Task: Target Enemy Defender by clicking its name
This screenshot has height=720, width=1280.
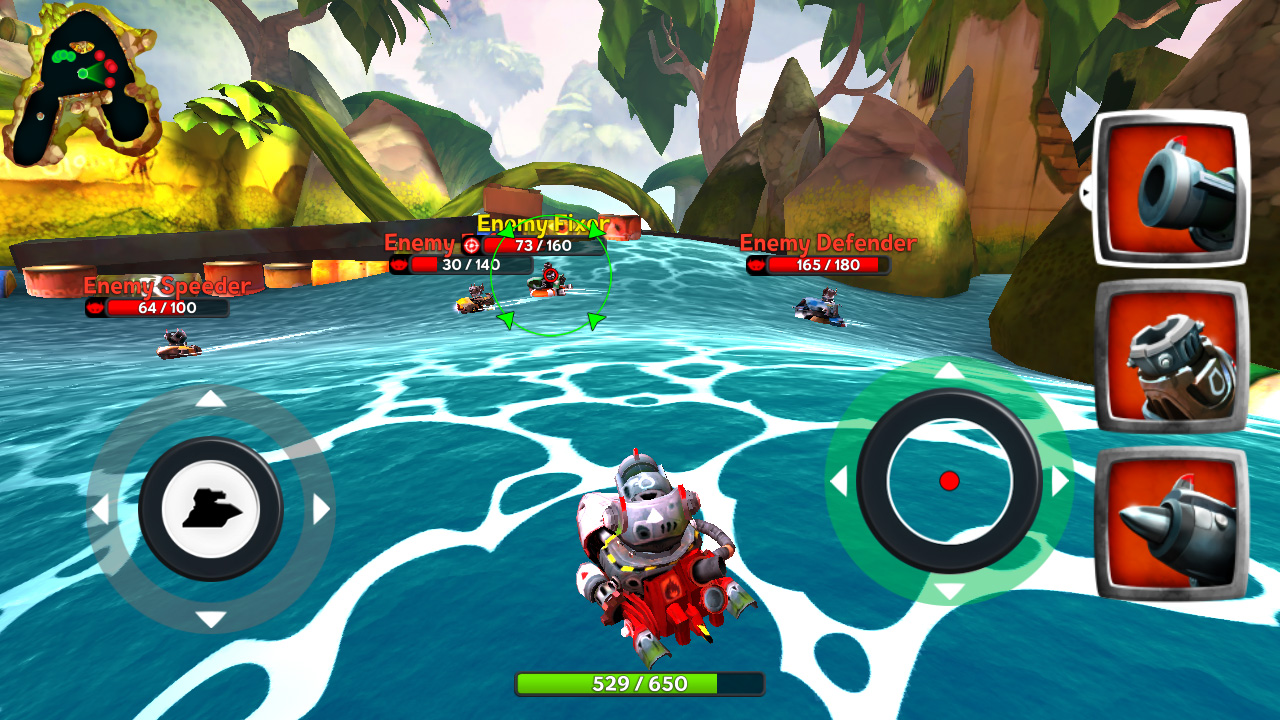Action: (827, 242)
